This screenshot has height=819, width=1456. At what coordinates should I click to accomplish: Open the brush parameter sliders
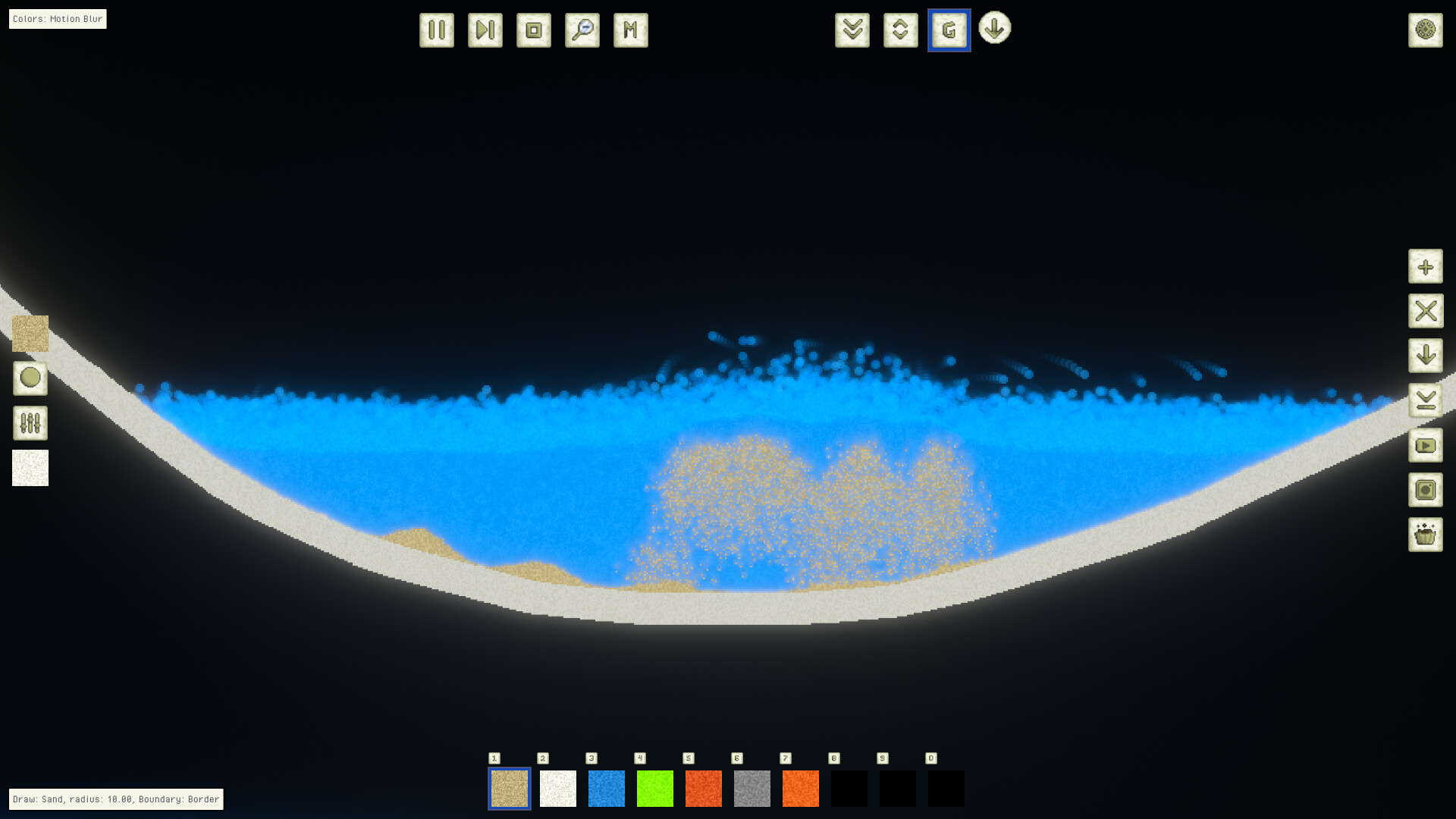click(30, 422)
